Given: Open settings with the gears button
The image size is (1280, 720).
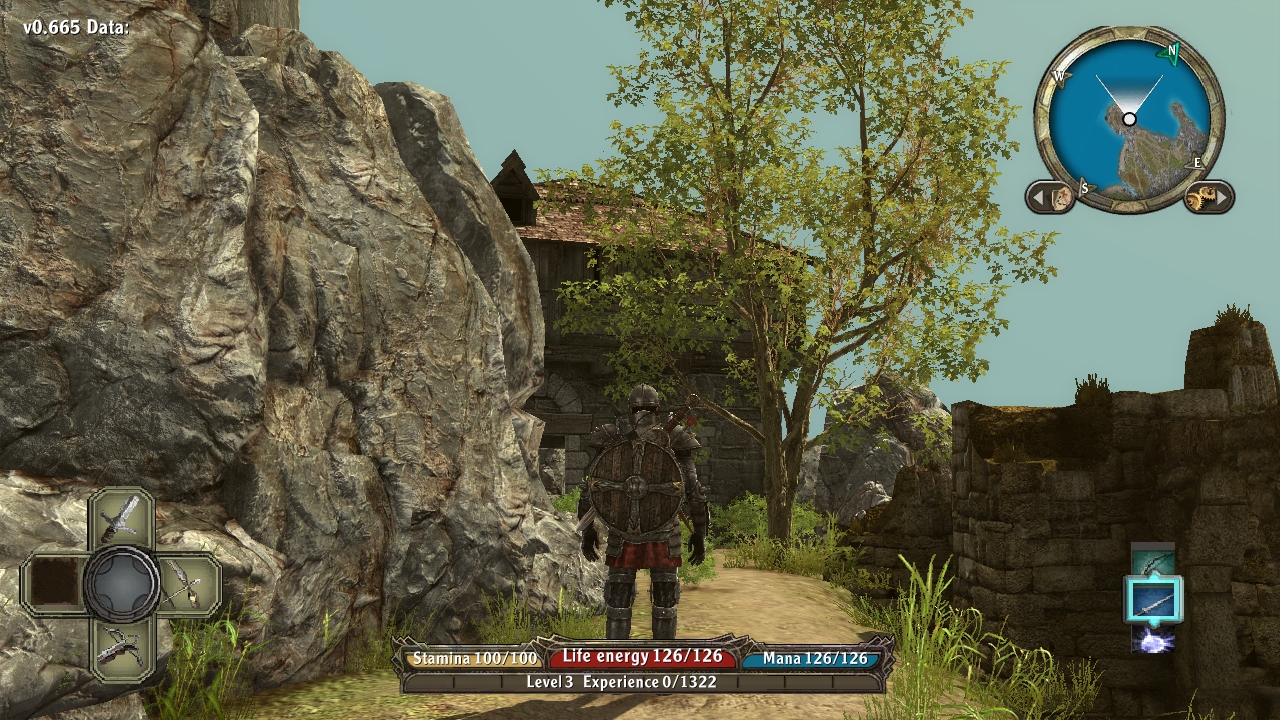Looking at the screenshot, I should click(x=1207, y=197).
